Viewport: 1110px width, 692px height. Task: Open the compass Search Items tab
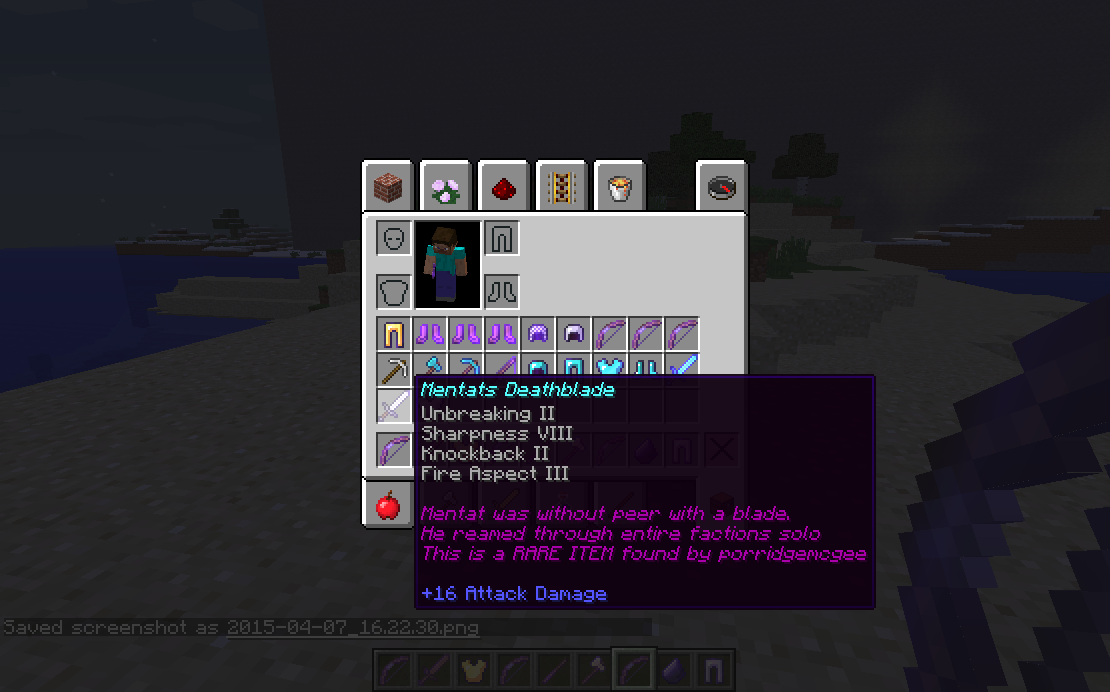pyautogui.click(x=721, y=186)
